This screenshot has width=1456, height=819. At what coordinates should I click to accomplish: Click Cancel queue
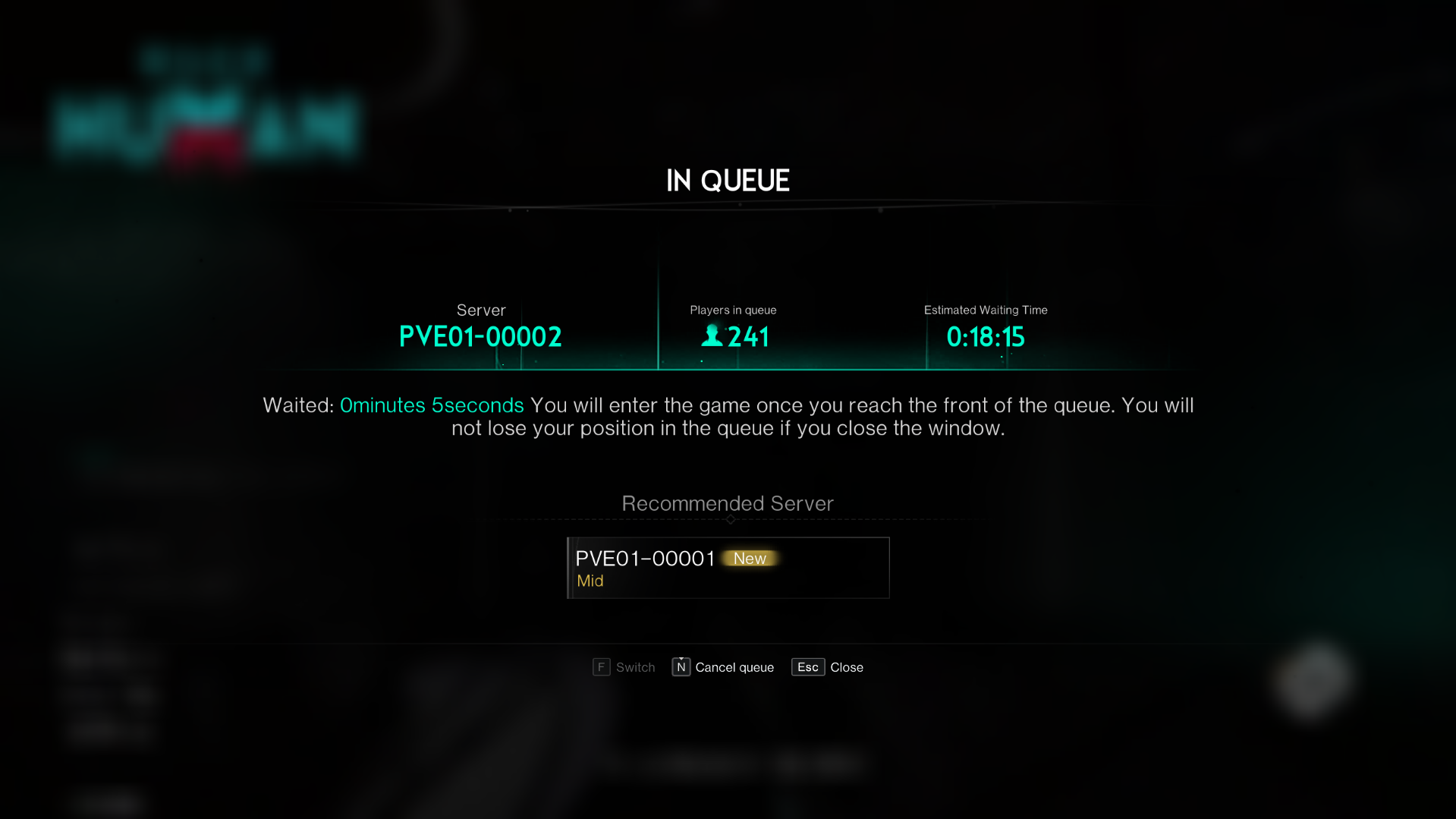coord(733,666)
